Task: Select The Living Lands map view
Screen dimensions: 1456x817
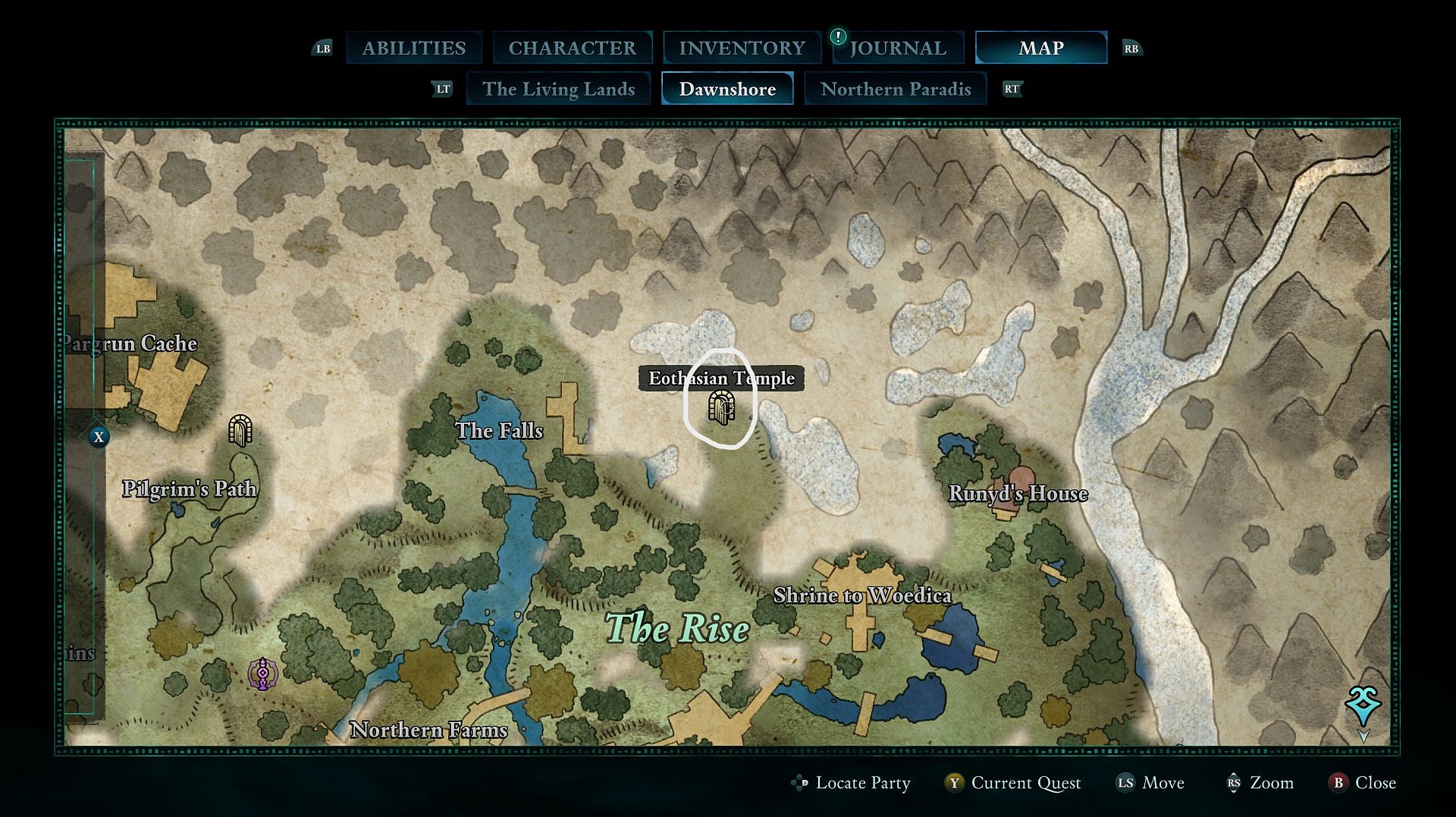Action: [x=559, y=89]
